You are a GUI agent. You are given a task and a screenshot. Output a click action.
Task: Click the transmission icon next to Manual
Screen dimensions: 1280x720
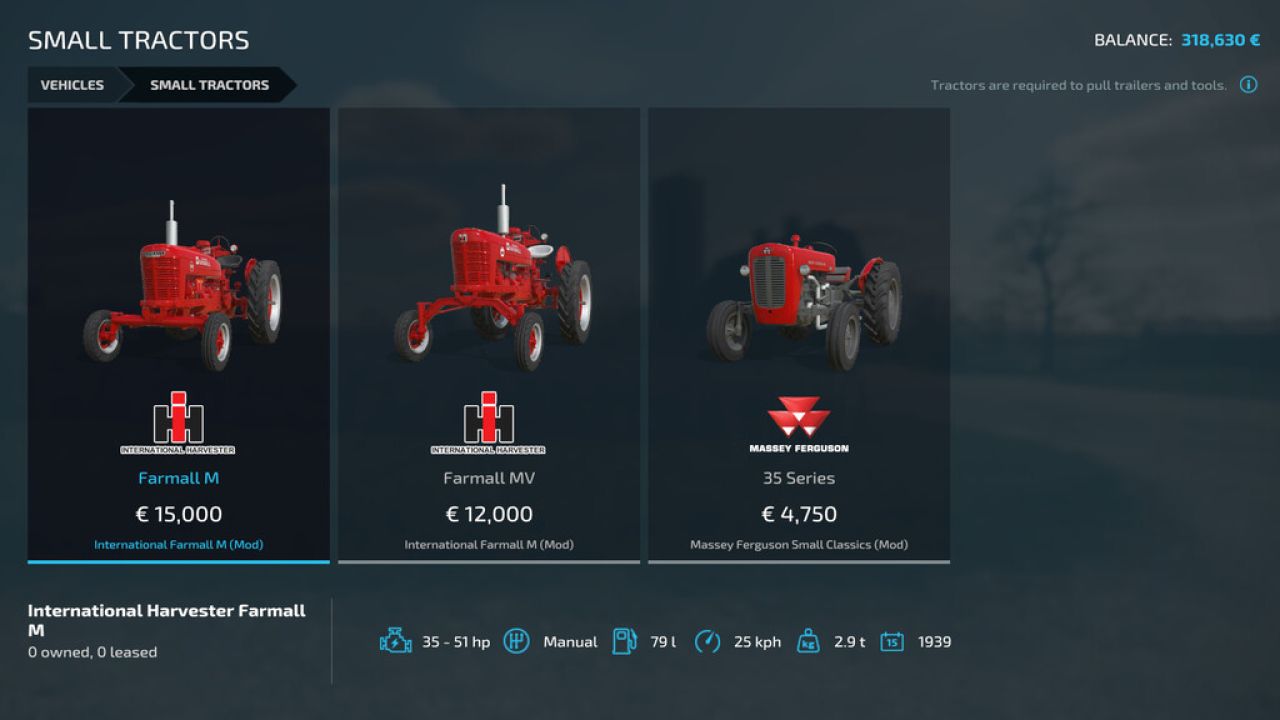click(518, 641)
